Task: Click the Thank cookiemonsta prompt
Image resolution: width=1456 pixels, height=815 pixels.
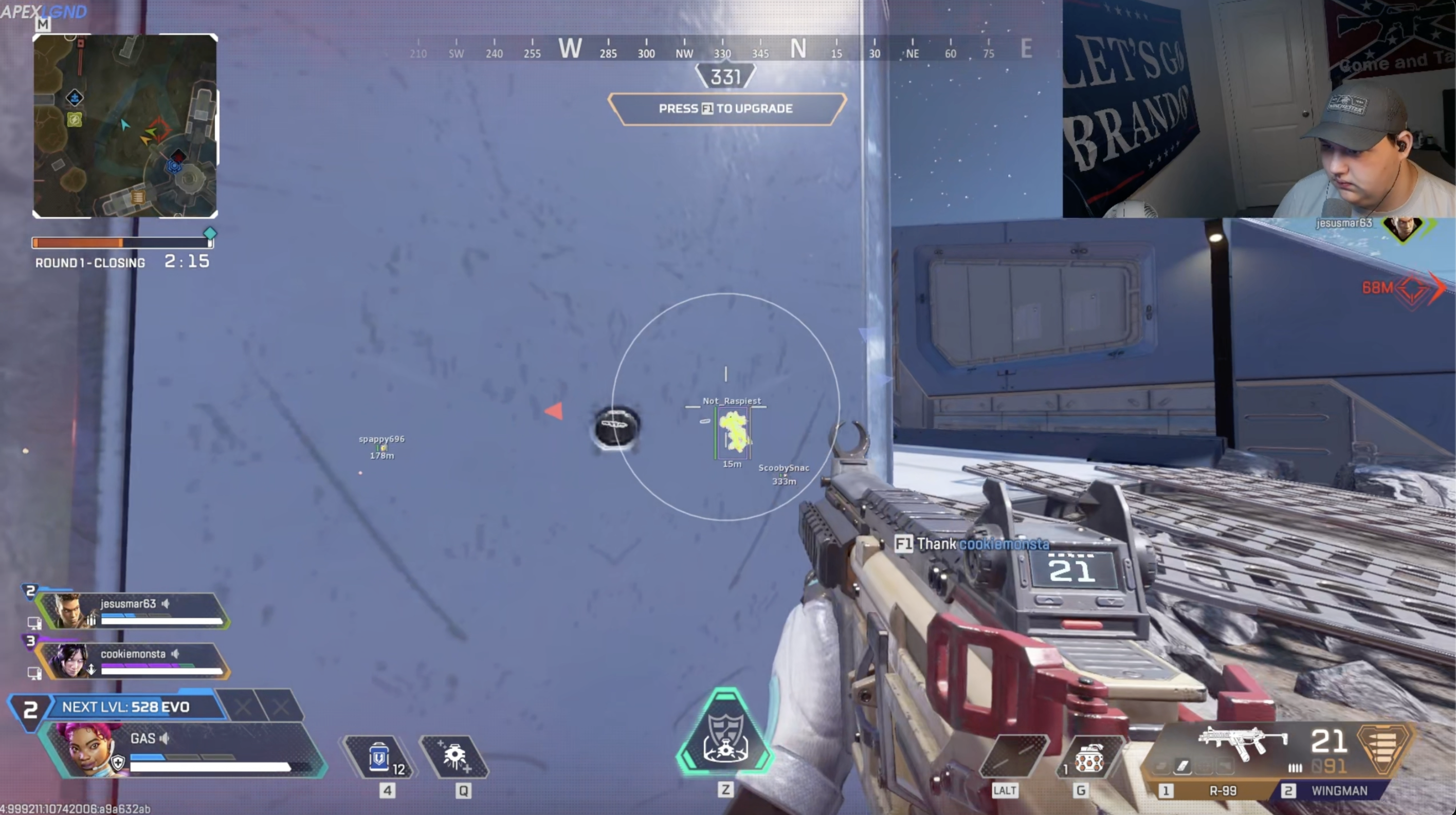Action: (x=972, y=544)
